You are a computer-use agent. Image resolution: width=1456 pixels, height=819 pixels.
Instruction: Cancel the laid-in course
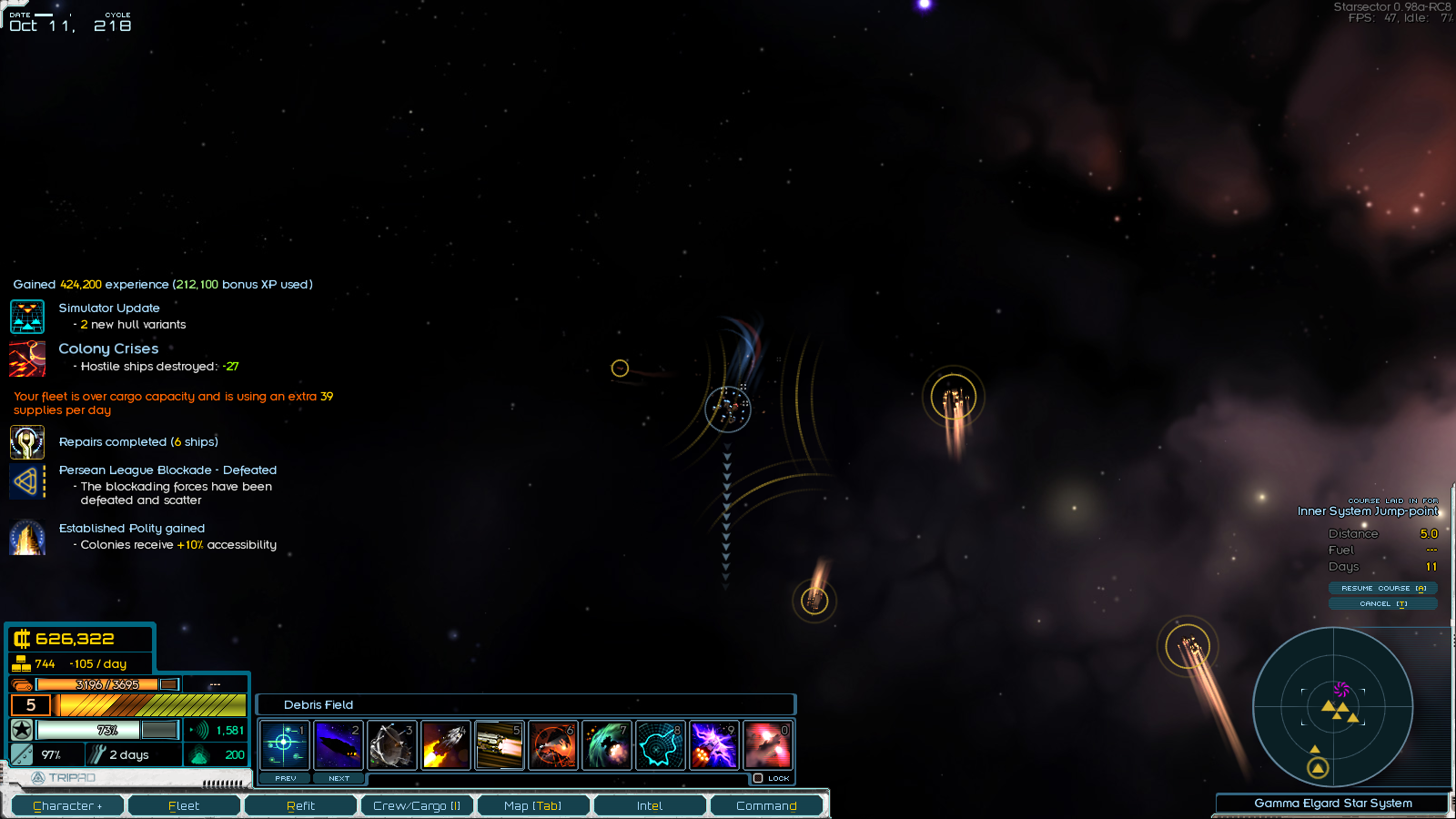[1382, 603]
